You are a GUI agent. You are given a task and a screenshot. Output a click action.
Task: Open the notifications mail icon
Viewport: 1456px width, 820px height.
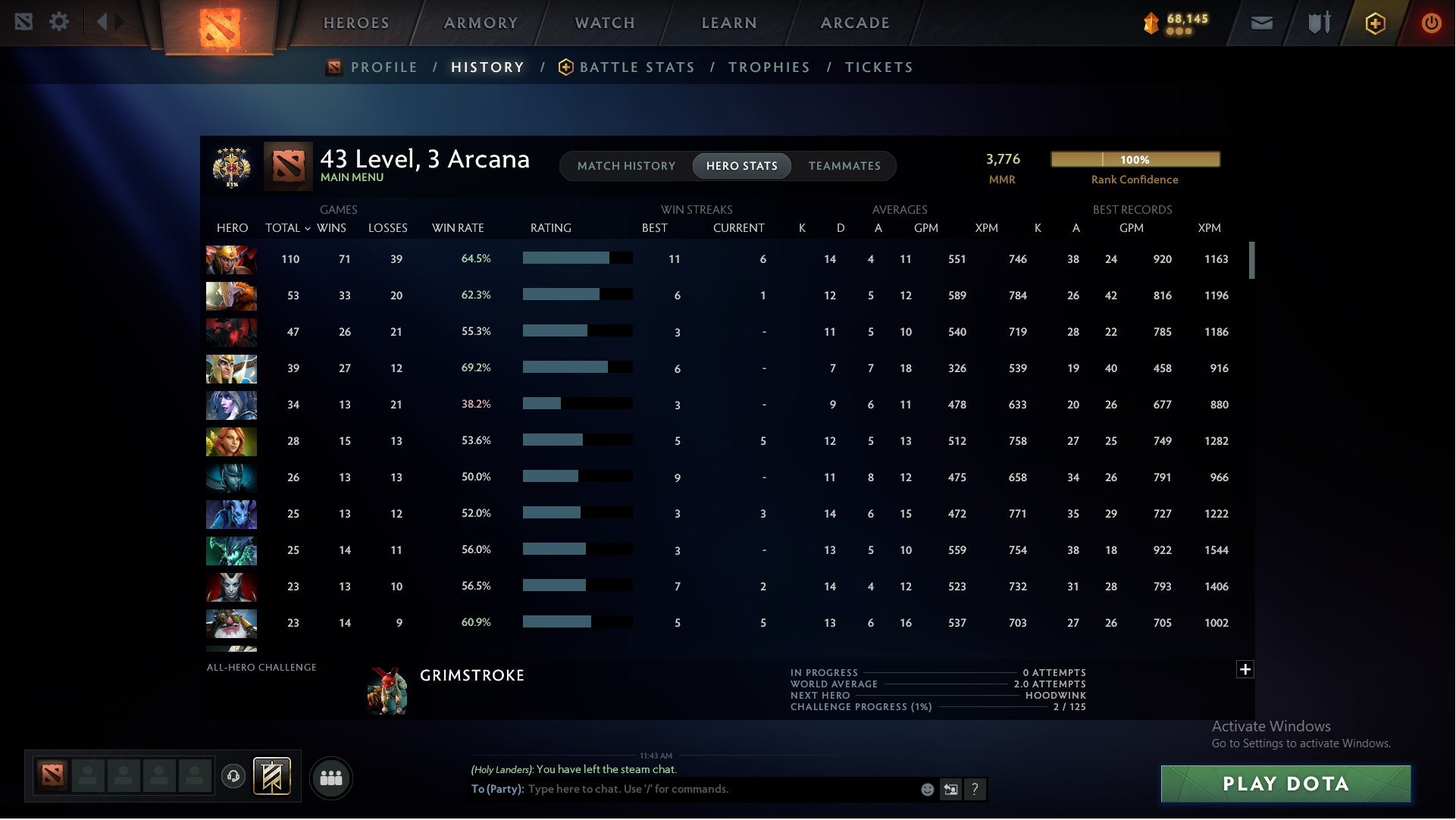pyautogui.click(x=1260, y=22)
